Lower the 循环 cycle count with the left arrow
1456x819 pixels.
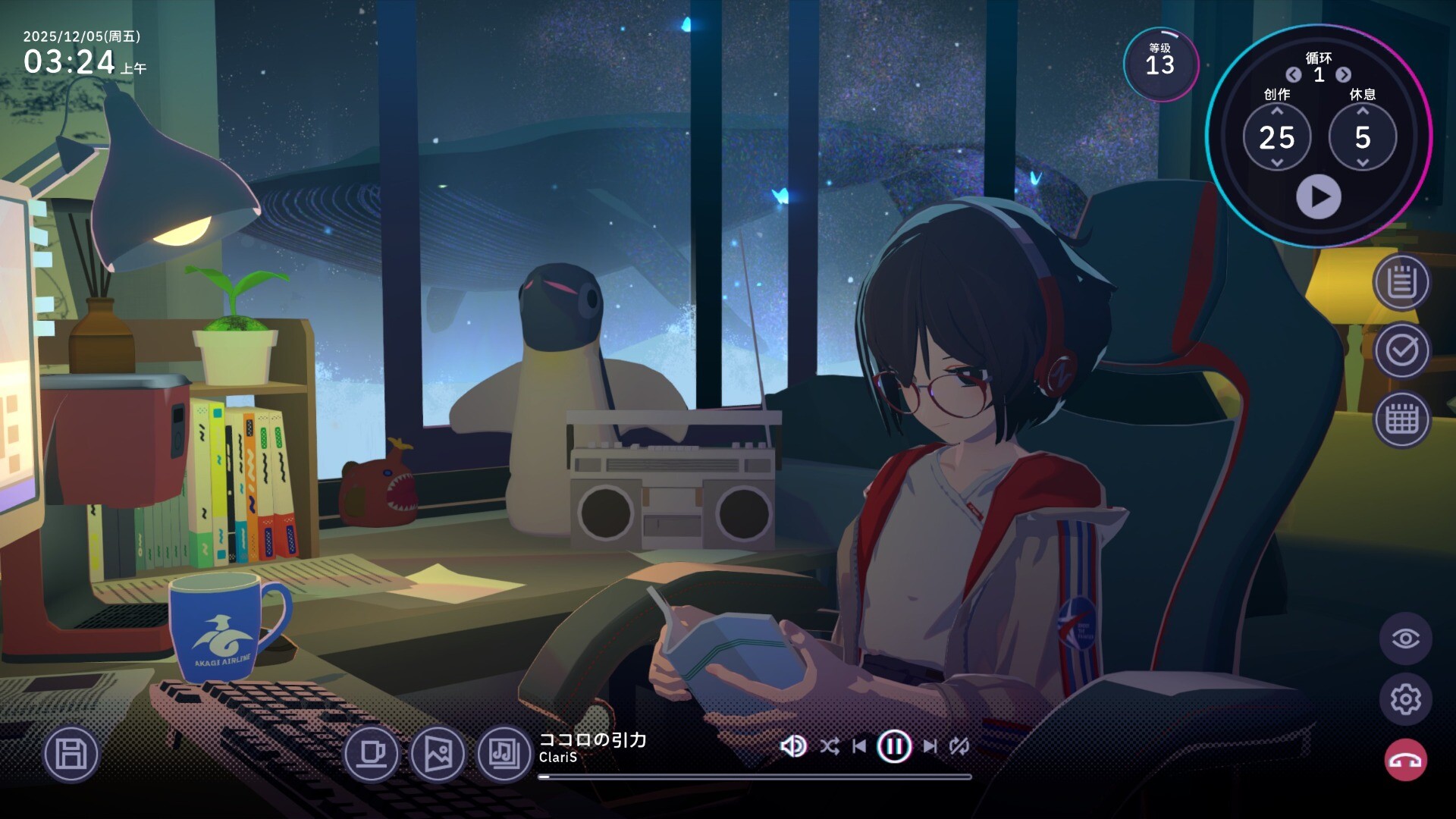(1294, 75)
